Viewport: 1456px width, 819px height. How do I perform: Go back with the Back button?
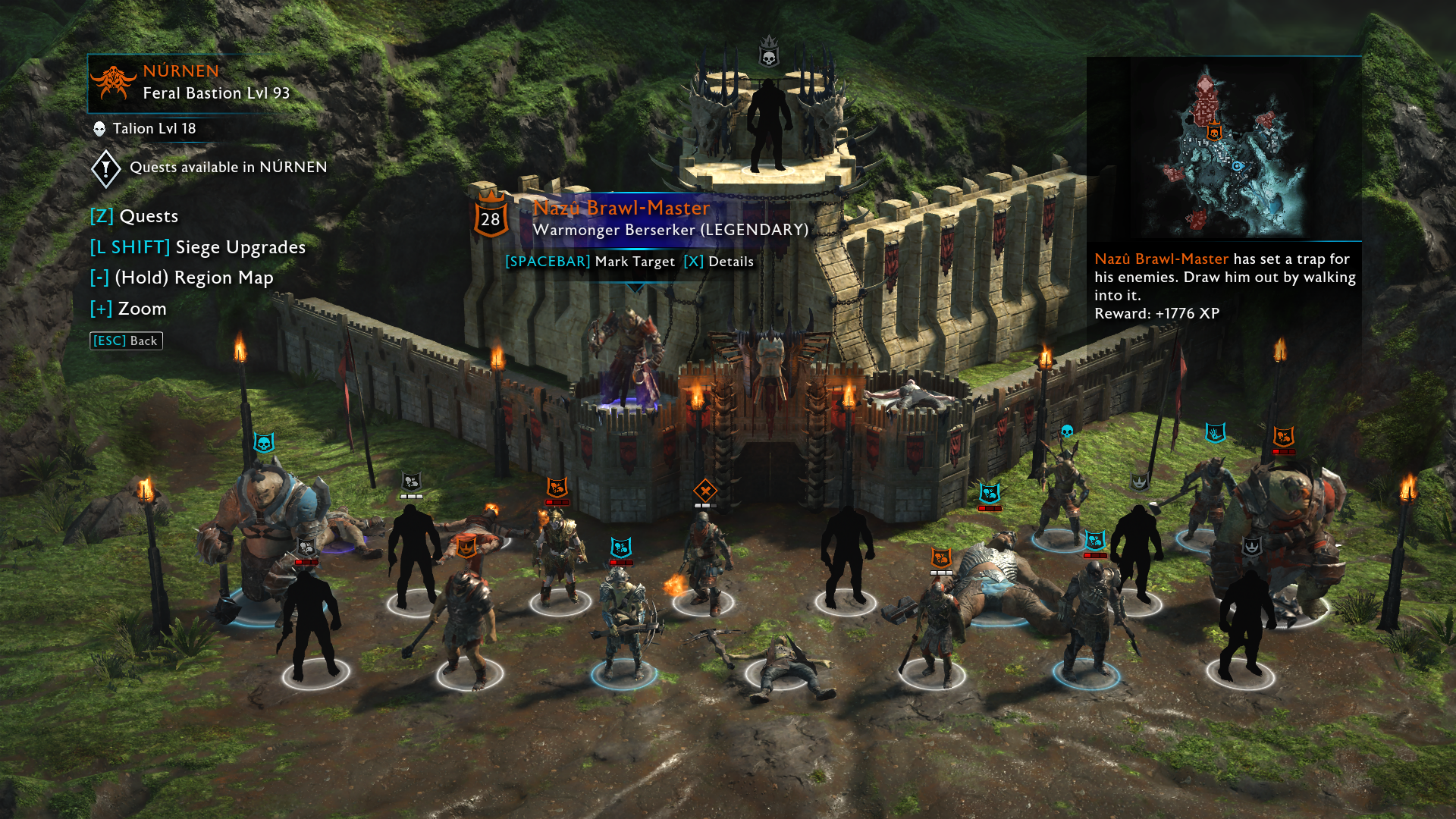pos(126,341)
